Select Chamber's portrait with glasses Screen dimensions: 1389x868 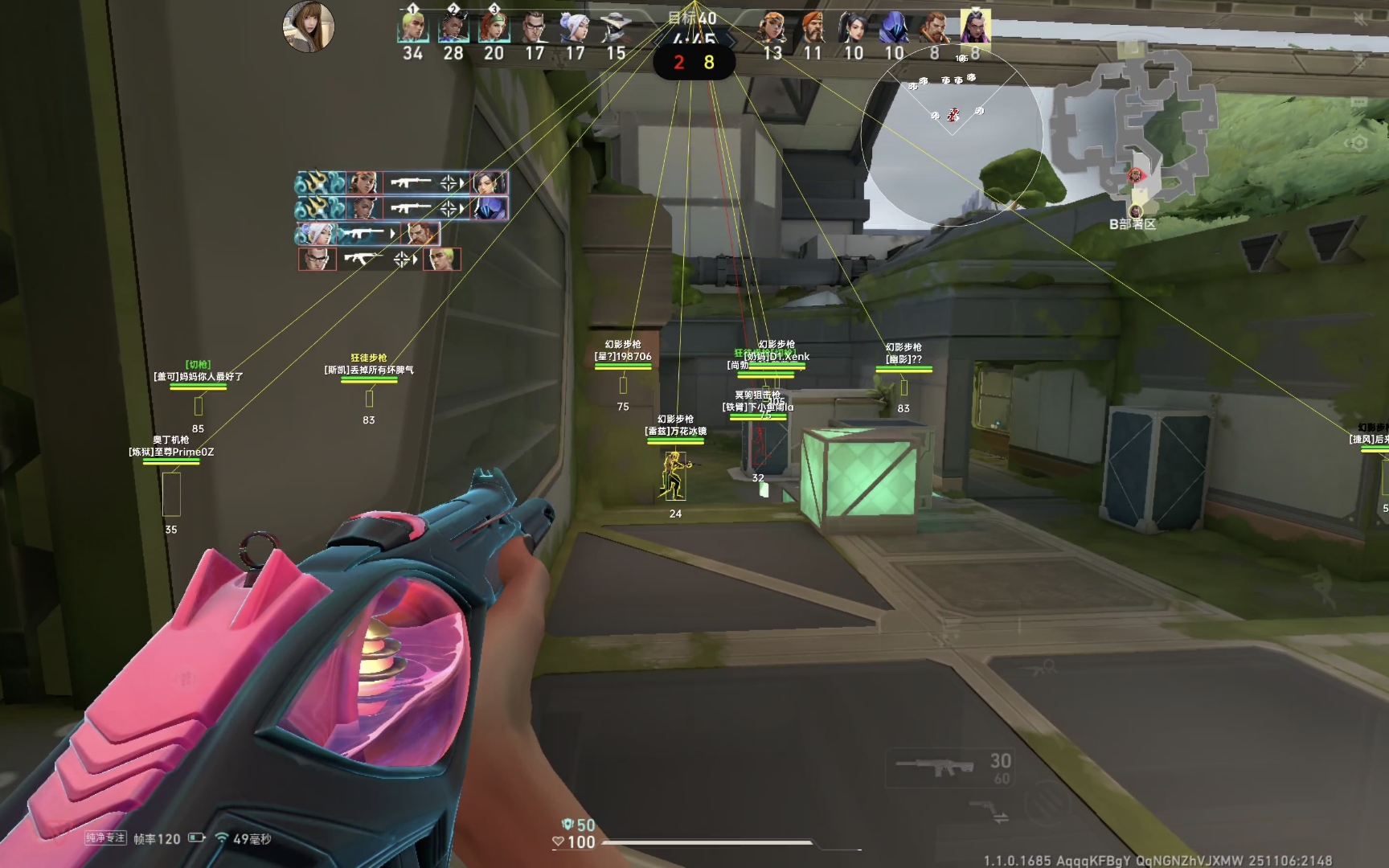coord(535,29)
